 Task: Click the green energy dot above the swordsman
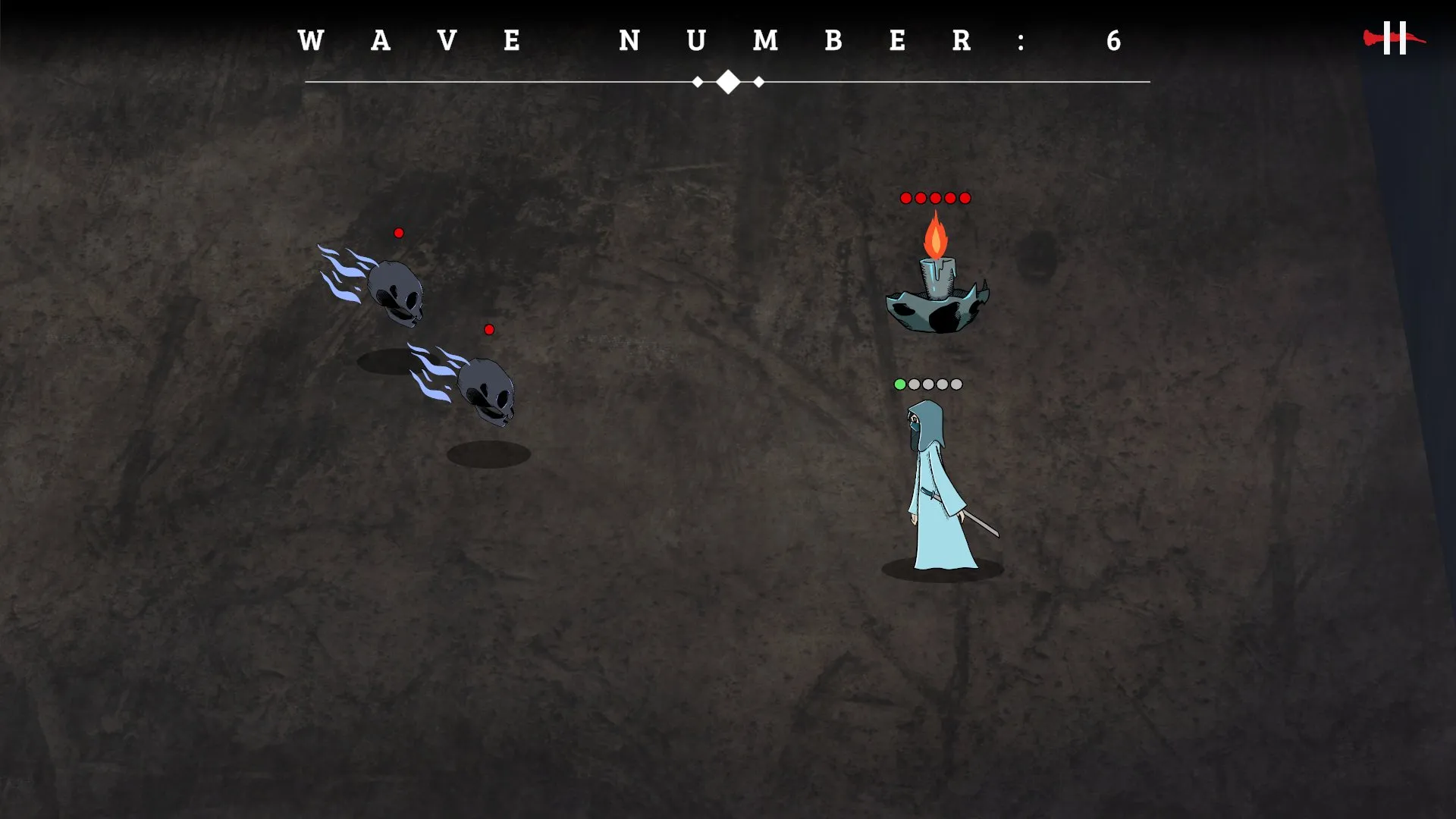tap(899, 384)
